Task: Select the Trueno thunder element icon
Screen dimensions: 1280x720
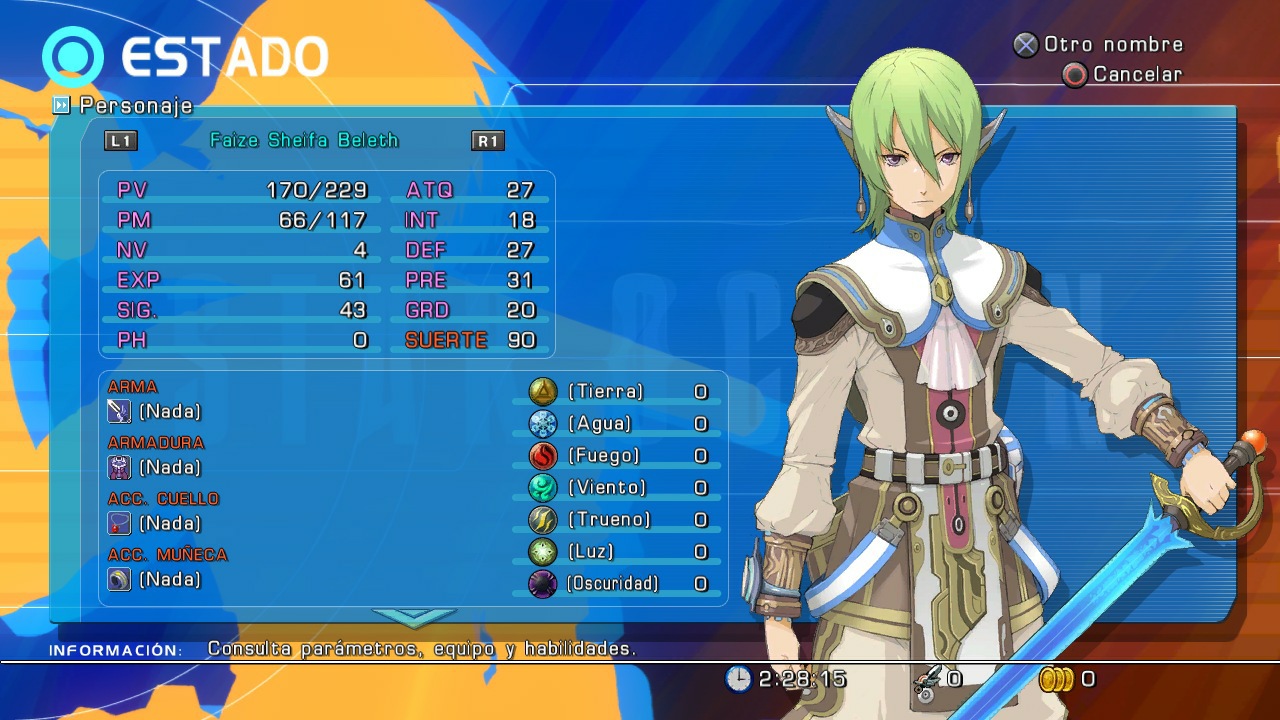Action: coord(540,519)
